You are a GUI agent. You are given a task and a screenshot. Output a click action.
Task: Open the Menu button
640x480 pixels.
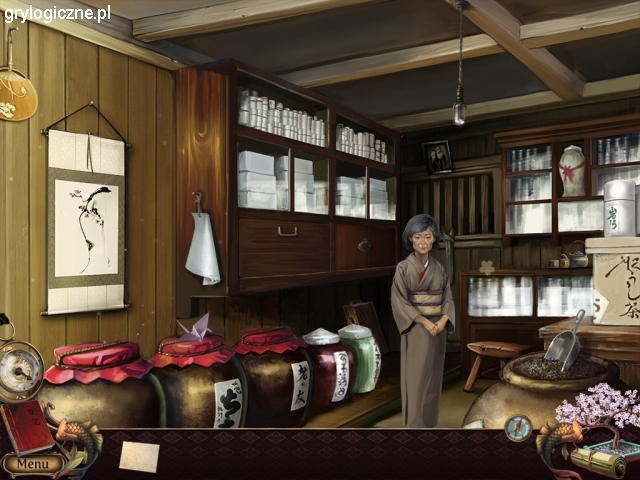click(32, 464)
